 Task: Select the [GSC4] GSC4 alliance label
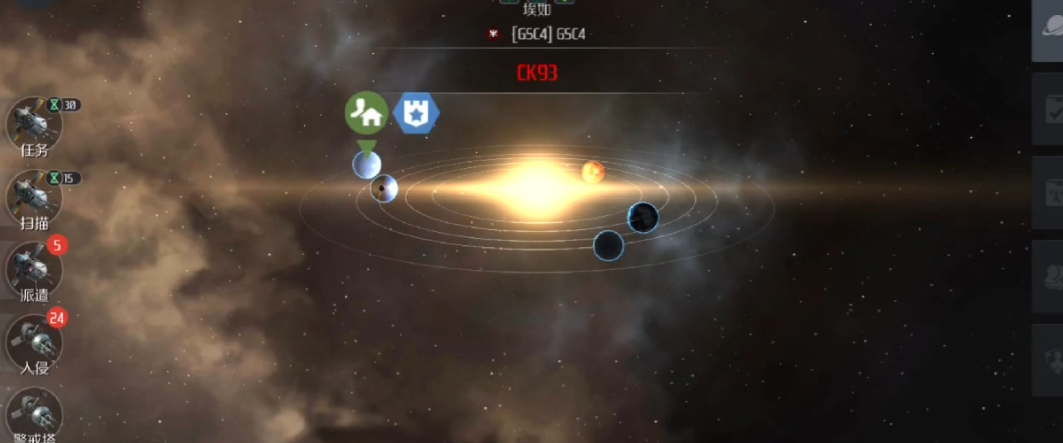click(547, 34)
